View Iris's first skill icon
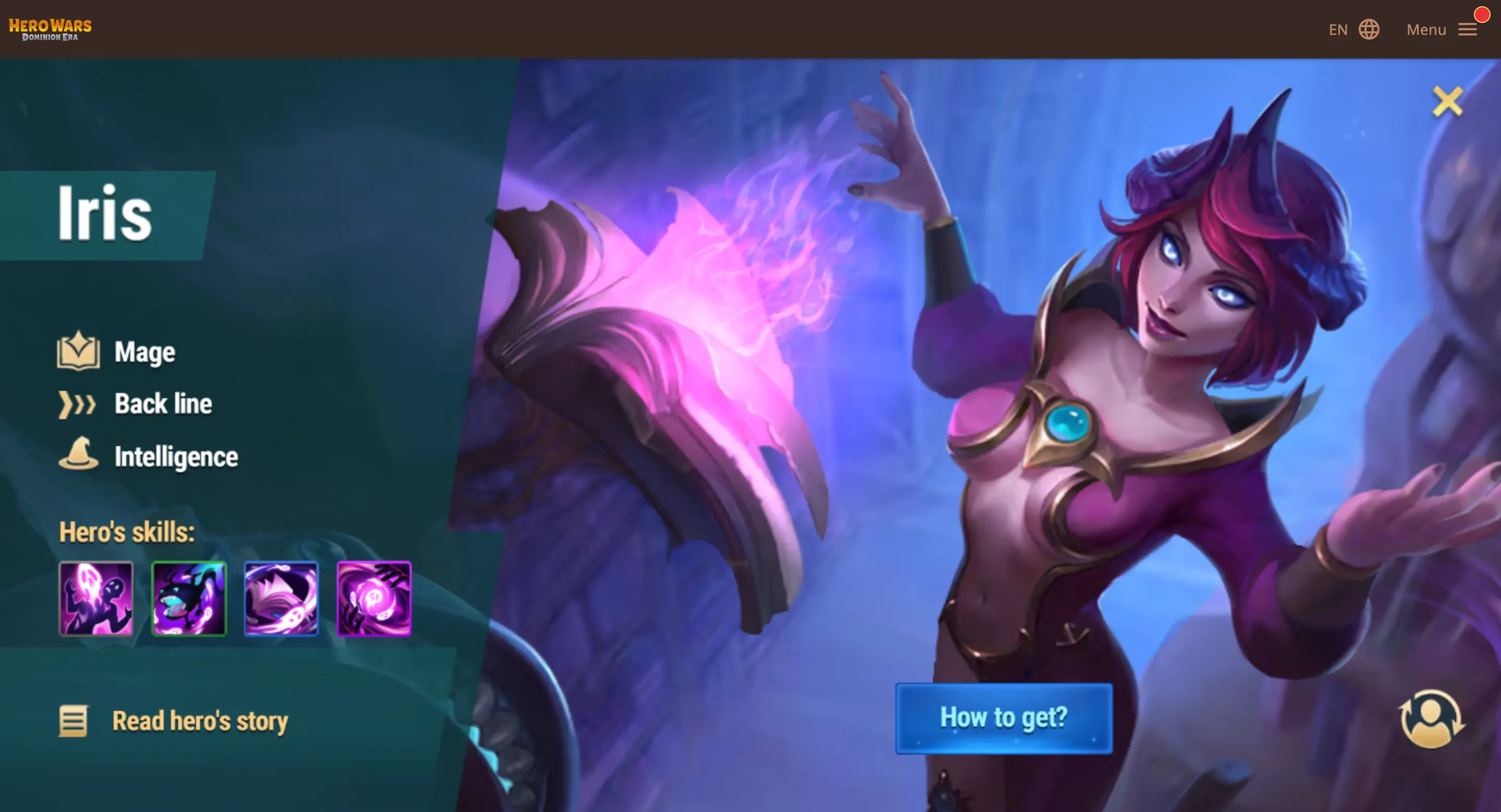This screenshot has height=812, width=1501. [96, 599]
